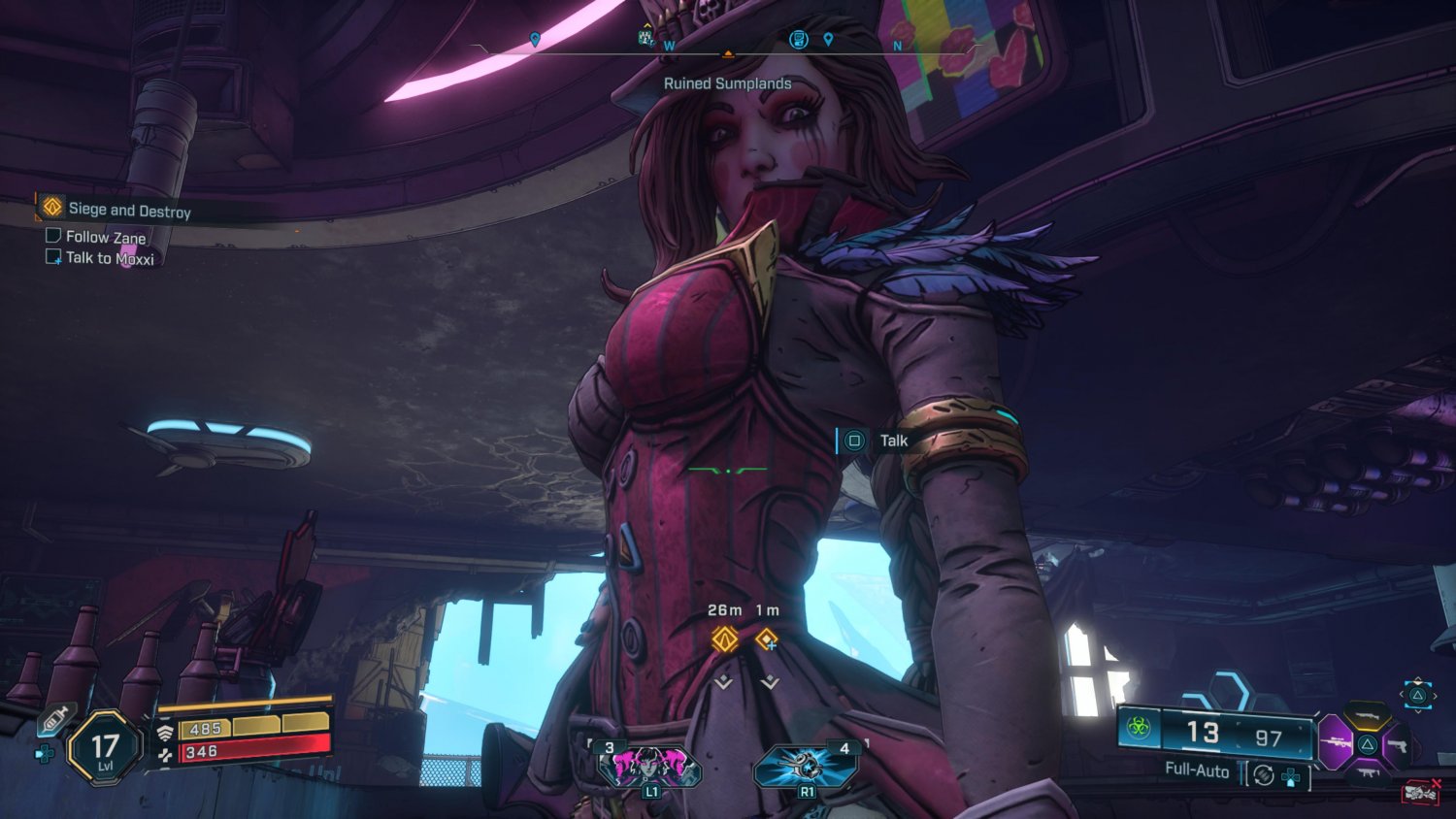Select the pistol in the weapon wheel
1456x819 pixels.
click(1399, 743)
